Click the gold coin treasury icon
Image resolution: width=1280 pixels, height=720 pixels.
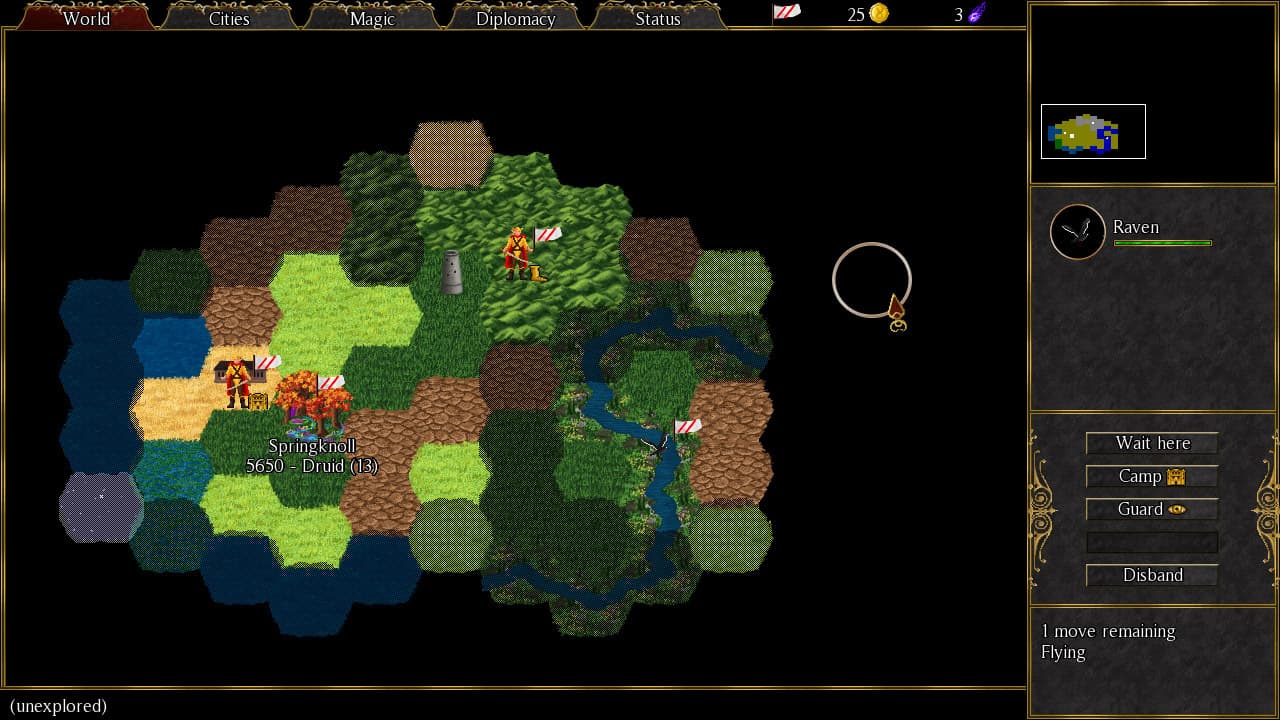pos(877,14)
